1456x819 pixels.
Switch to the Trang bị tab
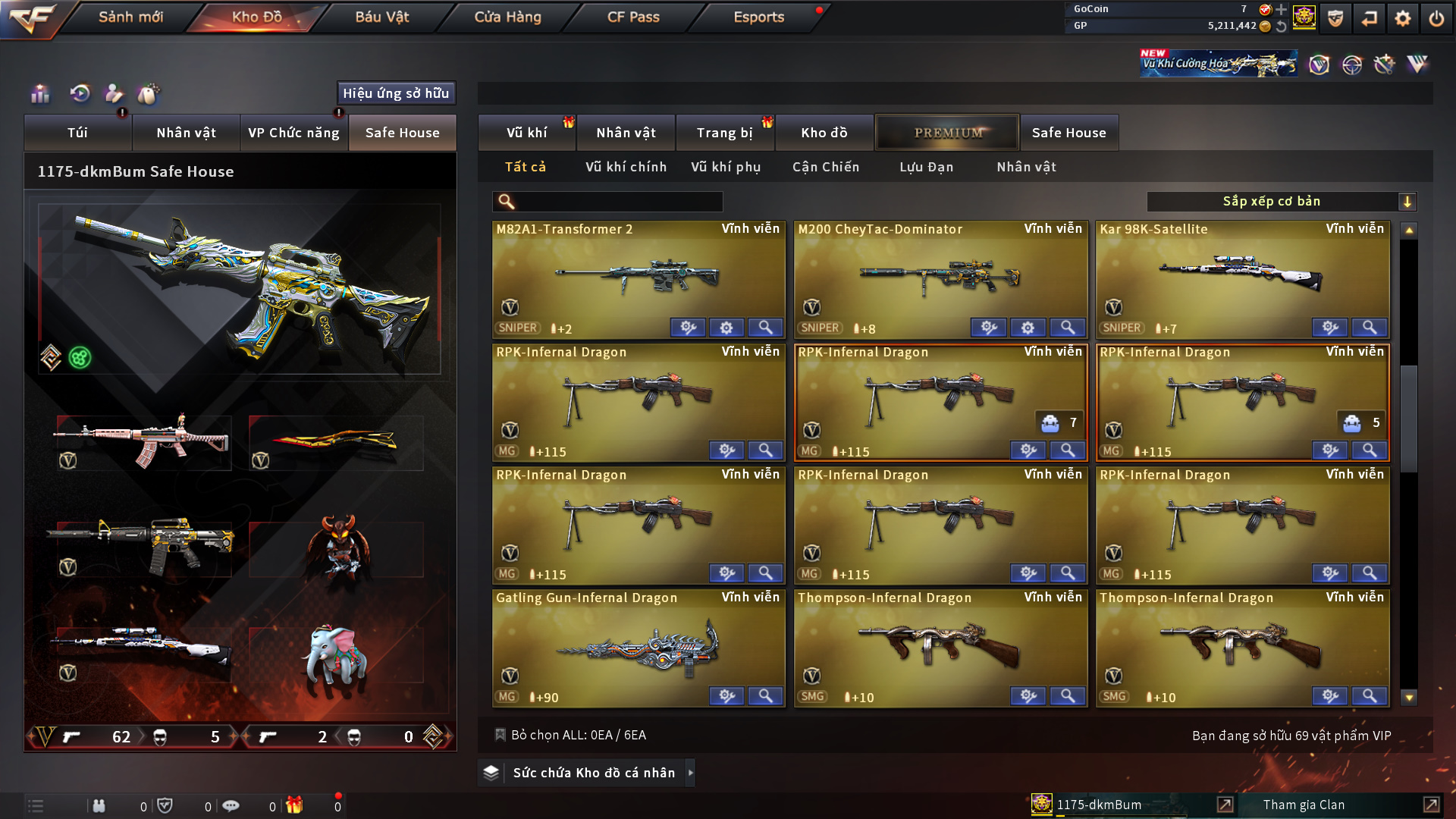tap(724, 133)
